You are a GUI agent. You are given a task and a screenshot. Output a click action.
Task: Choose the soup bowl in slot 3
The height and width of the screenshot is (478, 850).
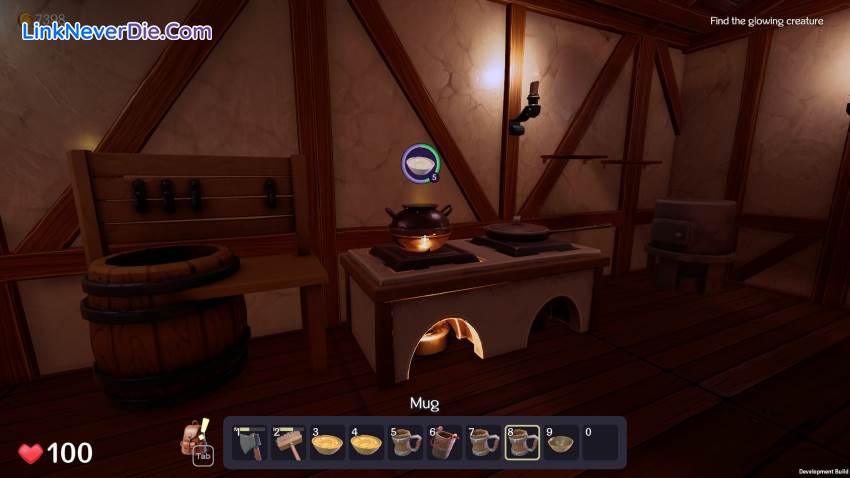tap(327, 443)
